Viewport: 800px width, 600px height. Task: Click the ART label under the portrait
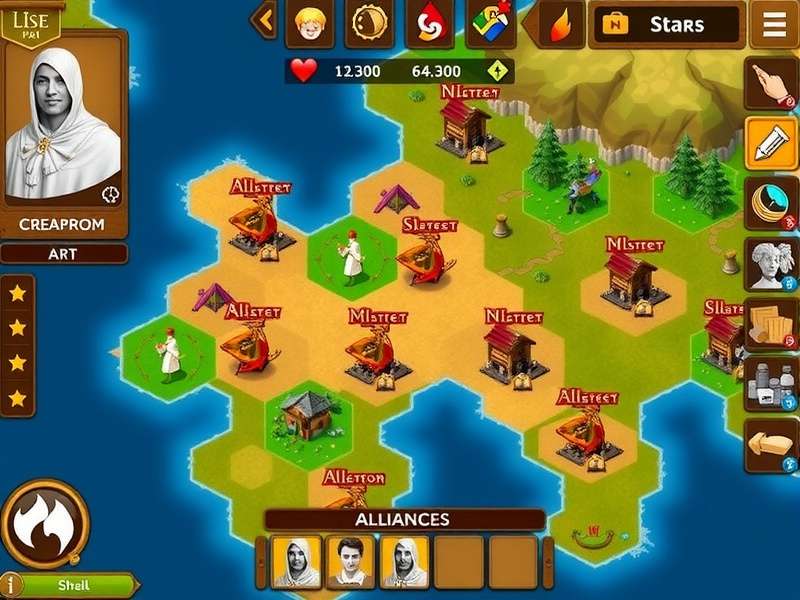point(63,254)
